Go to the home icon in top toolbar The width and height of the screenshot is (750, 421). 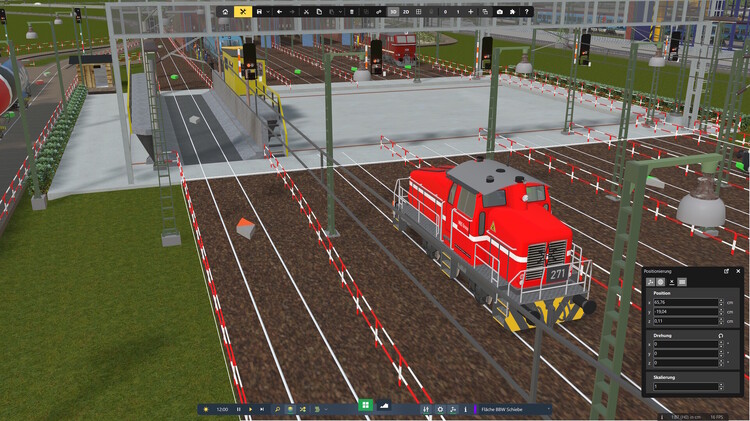point(225,11)
